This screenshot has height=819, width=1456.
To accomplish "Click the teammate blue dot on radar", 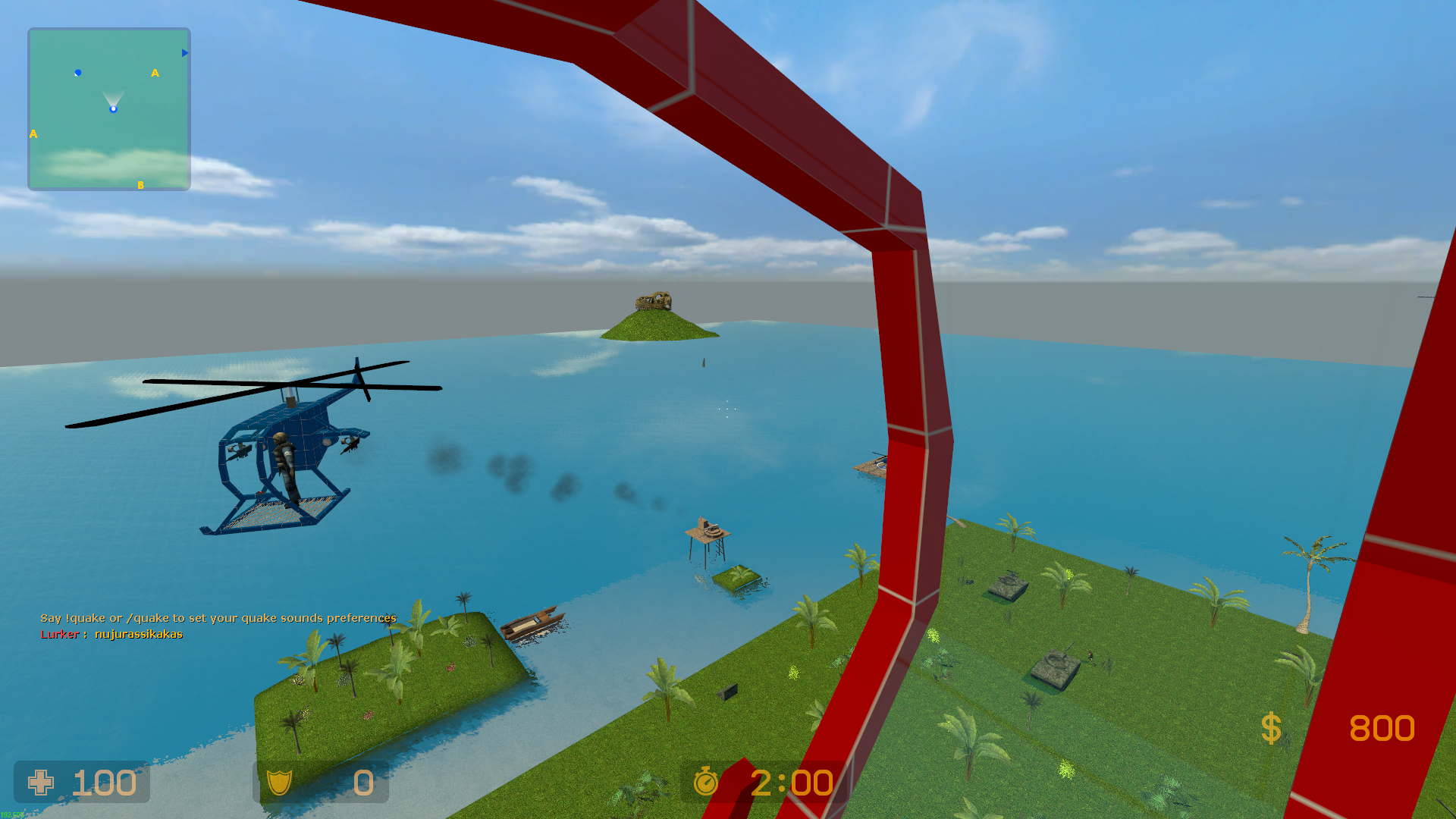I will click(x=78, y=73).
